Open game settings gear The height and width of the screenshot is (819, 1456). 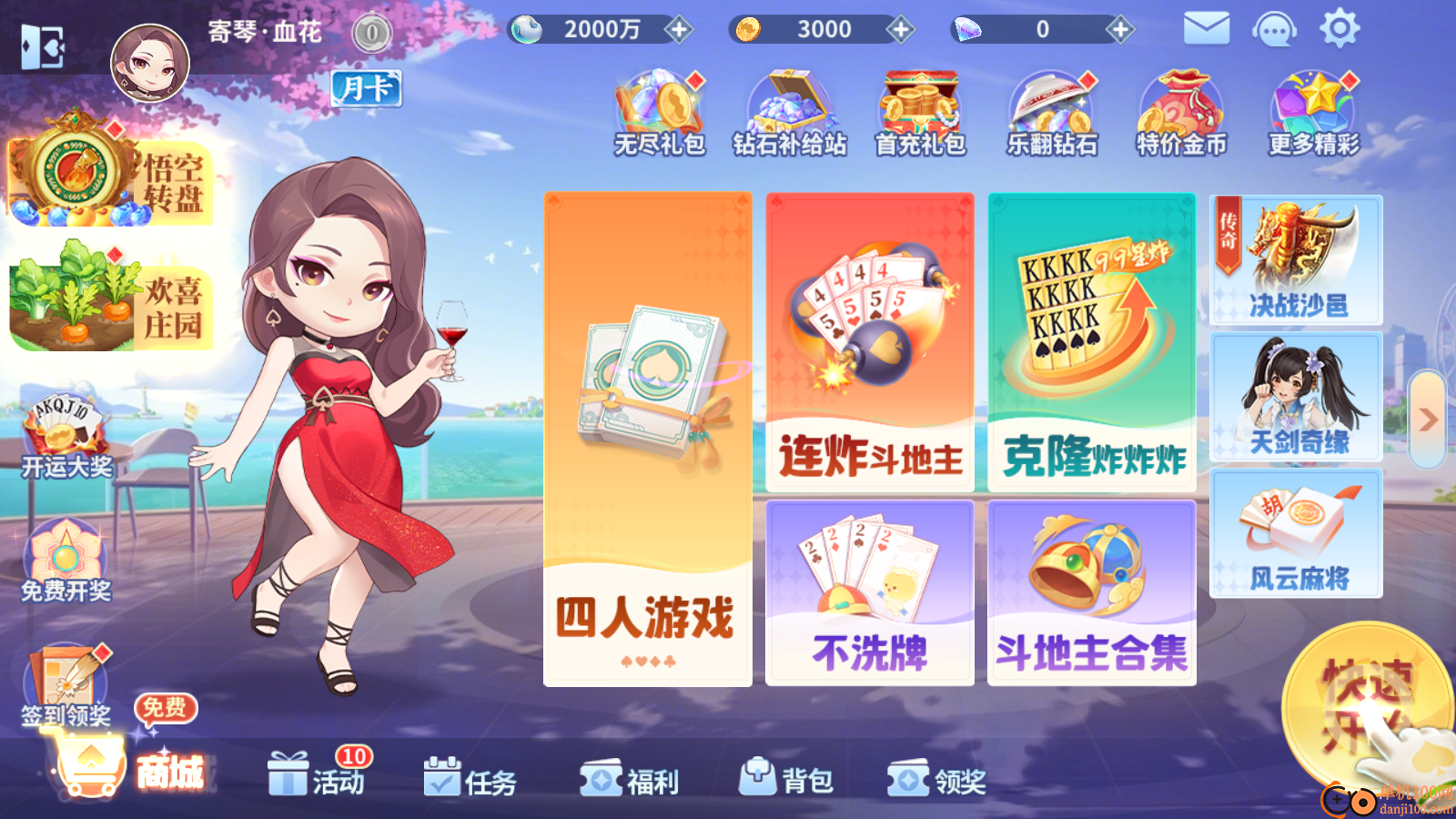click(1338, 29)
